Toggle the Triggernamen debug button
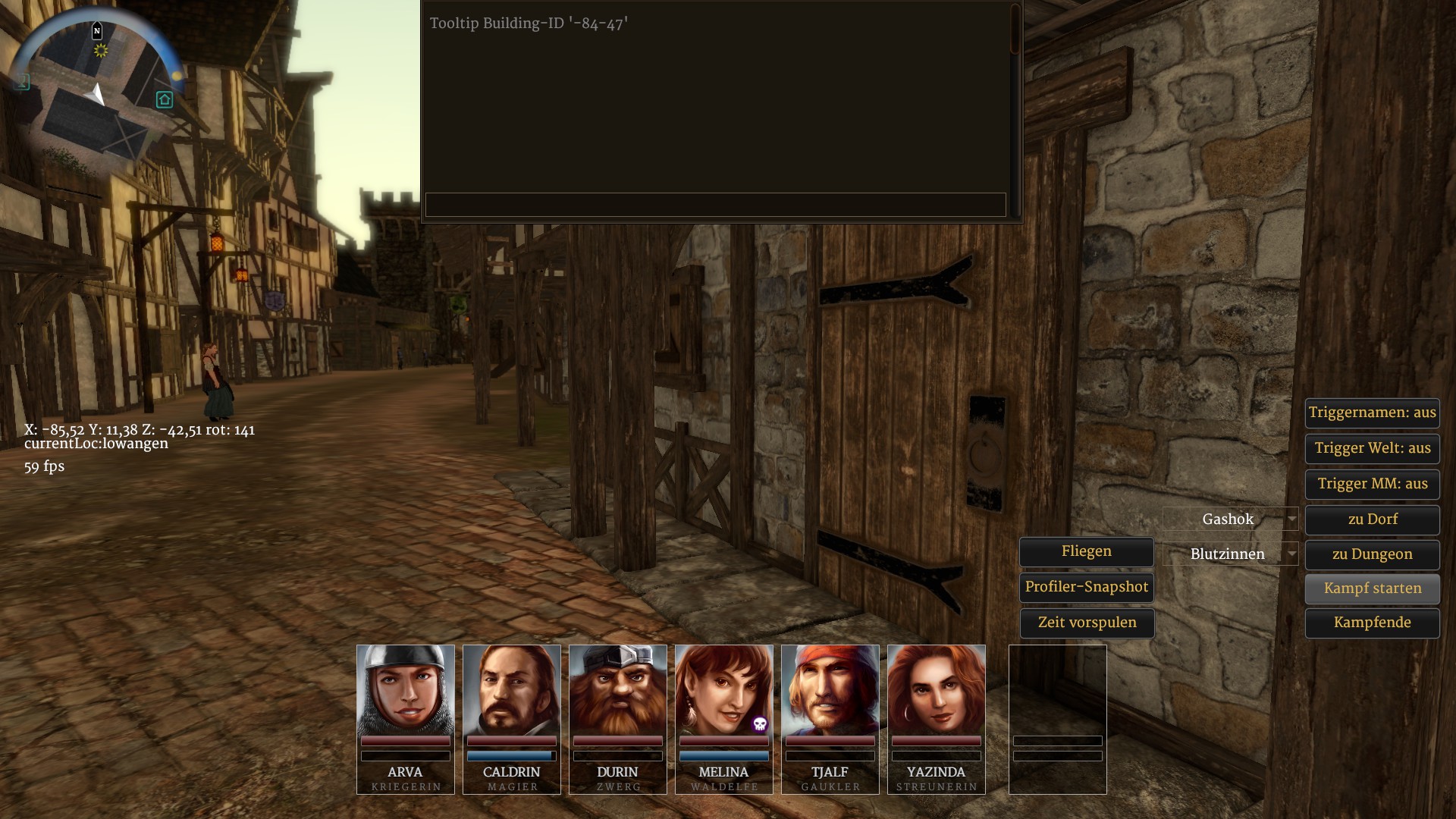The image size is (1456, 819). coord(1372,413)
